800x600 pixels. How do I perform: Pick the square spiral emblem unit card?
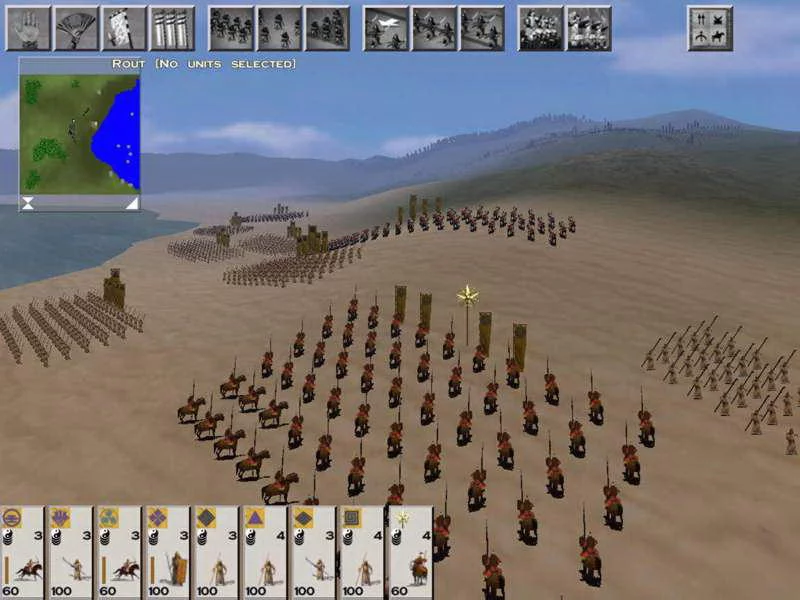(362, 552)
